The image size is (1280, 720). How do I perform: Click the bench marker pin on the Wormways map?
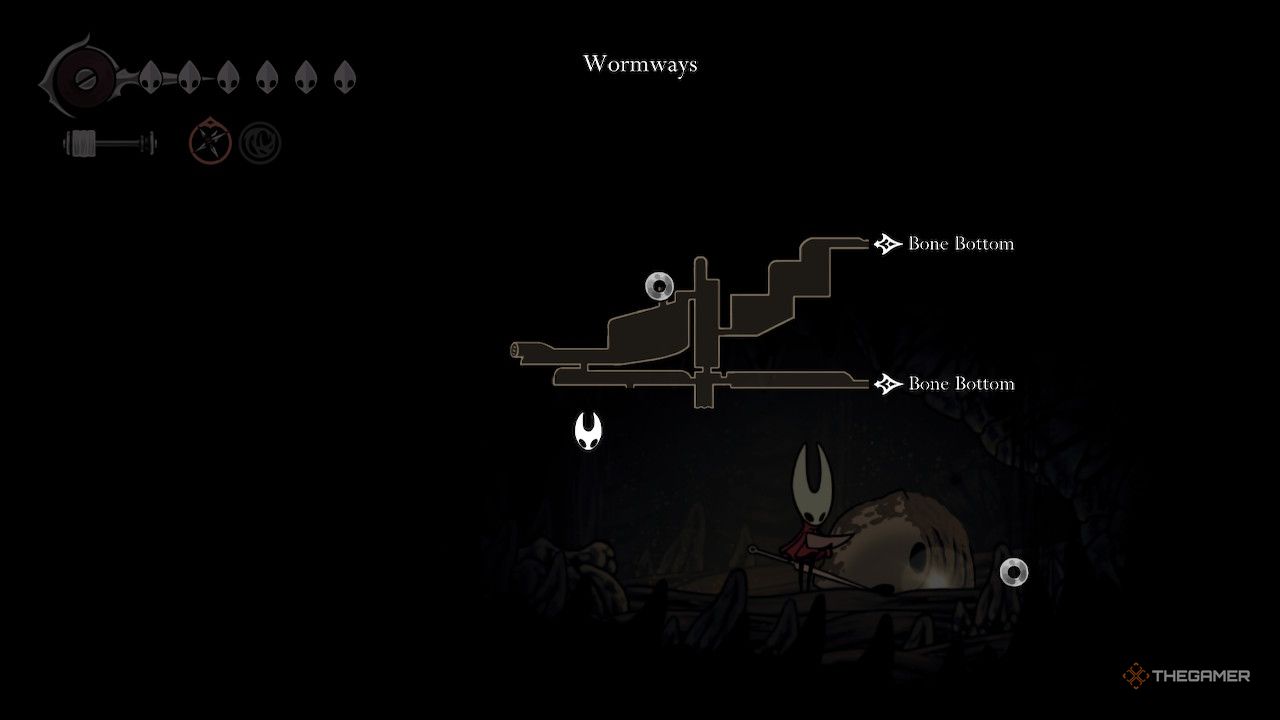(659, 284)
